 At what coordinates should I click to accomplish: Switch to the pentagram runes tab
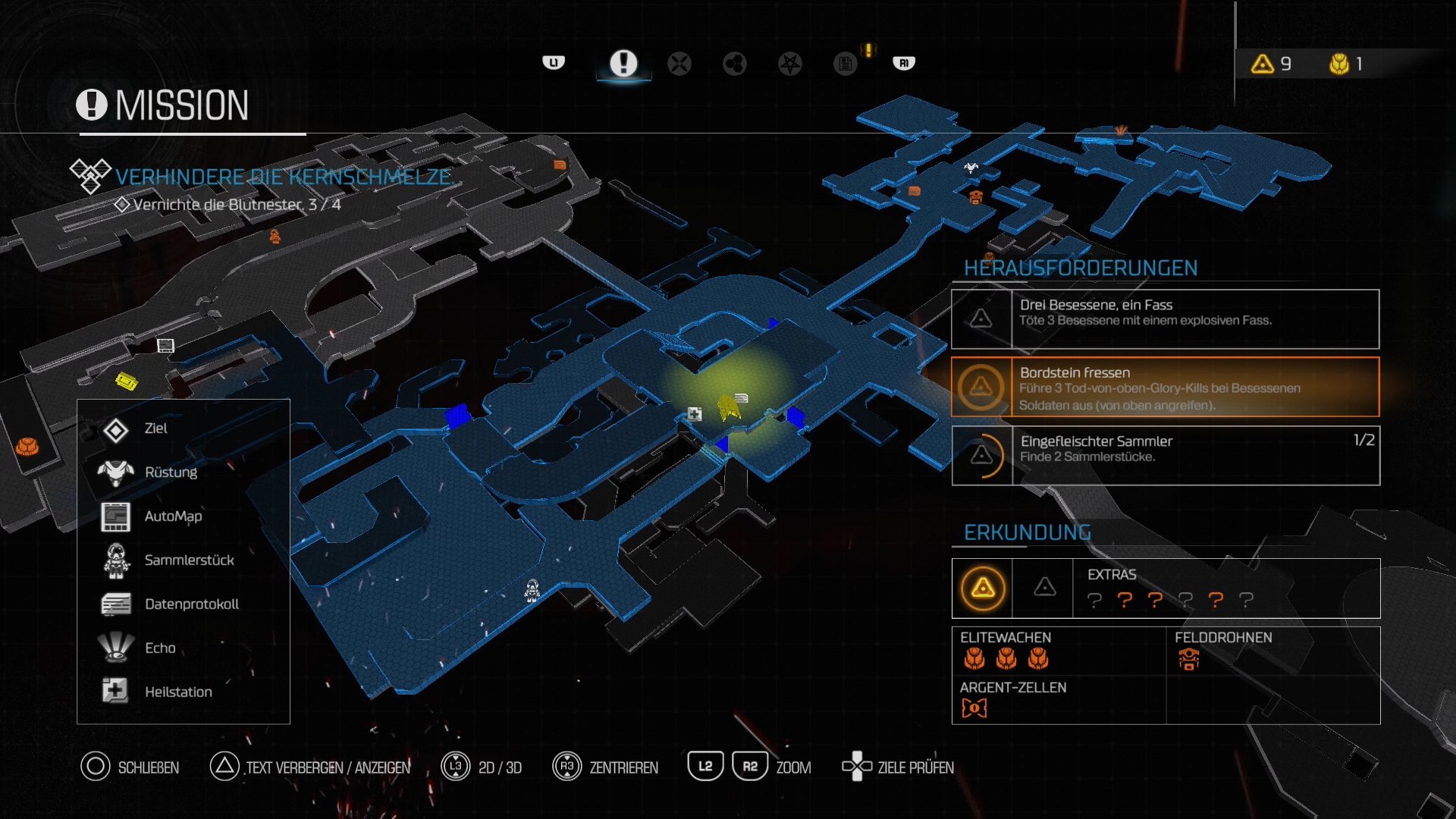789,64
